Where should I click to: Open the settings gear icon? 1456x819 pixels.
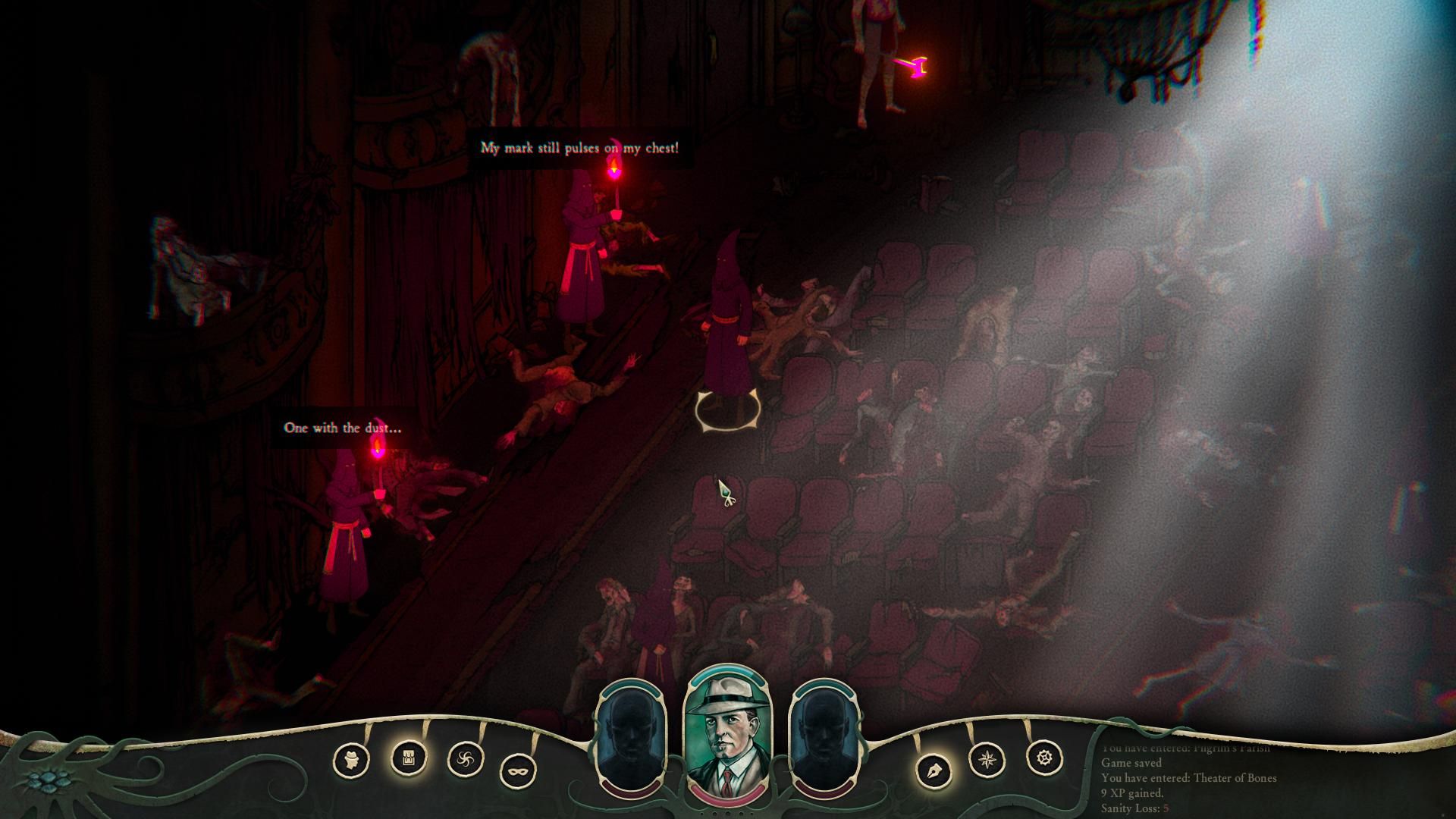pyautogui.click(x=1044, y=758)
